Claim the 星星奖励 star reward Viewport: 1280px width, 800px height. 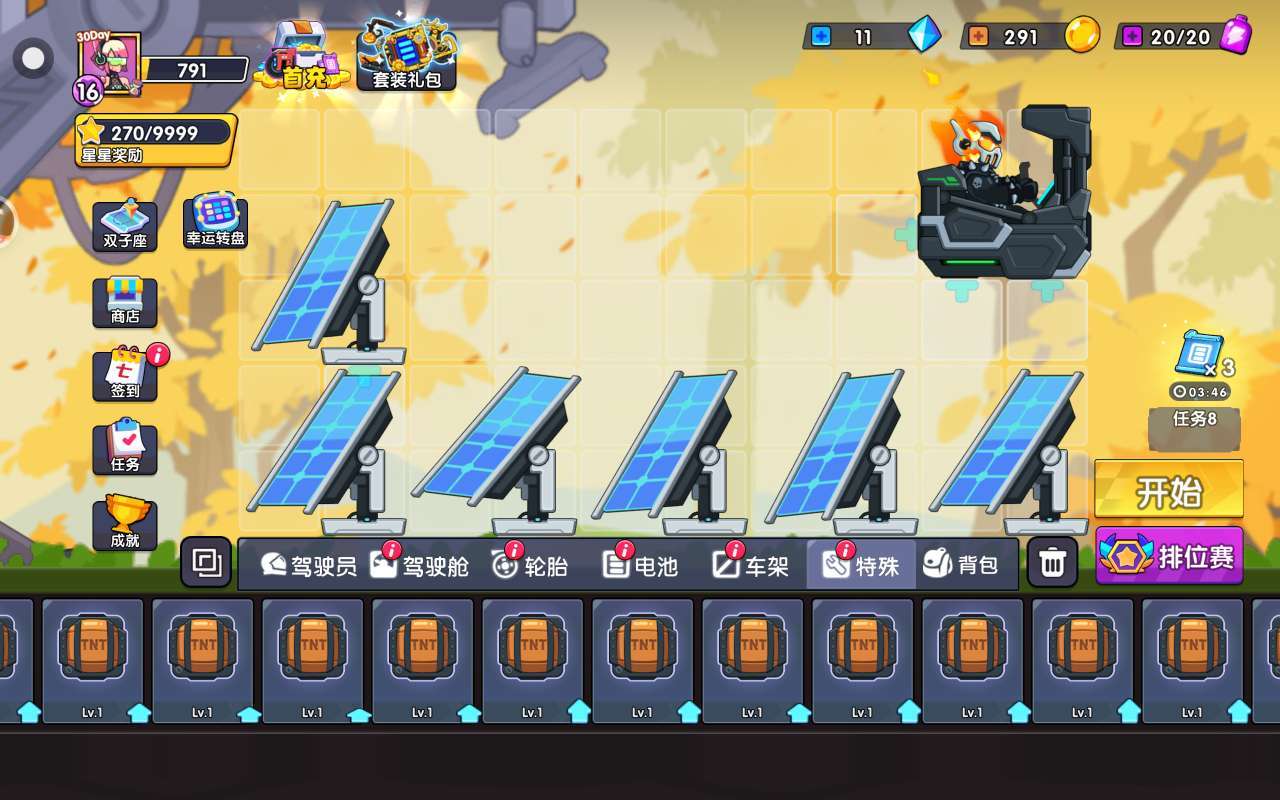155,140
